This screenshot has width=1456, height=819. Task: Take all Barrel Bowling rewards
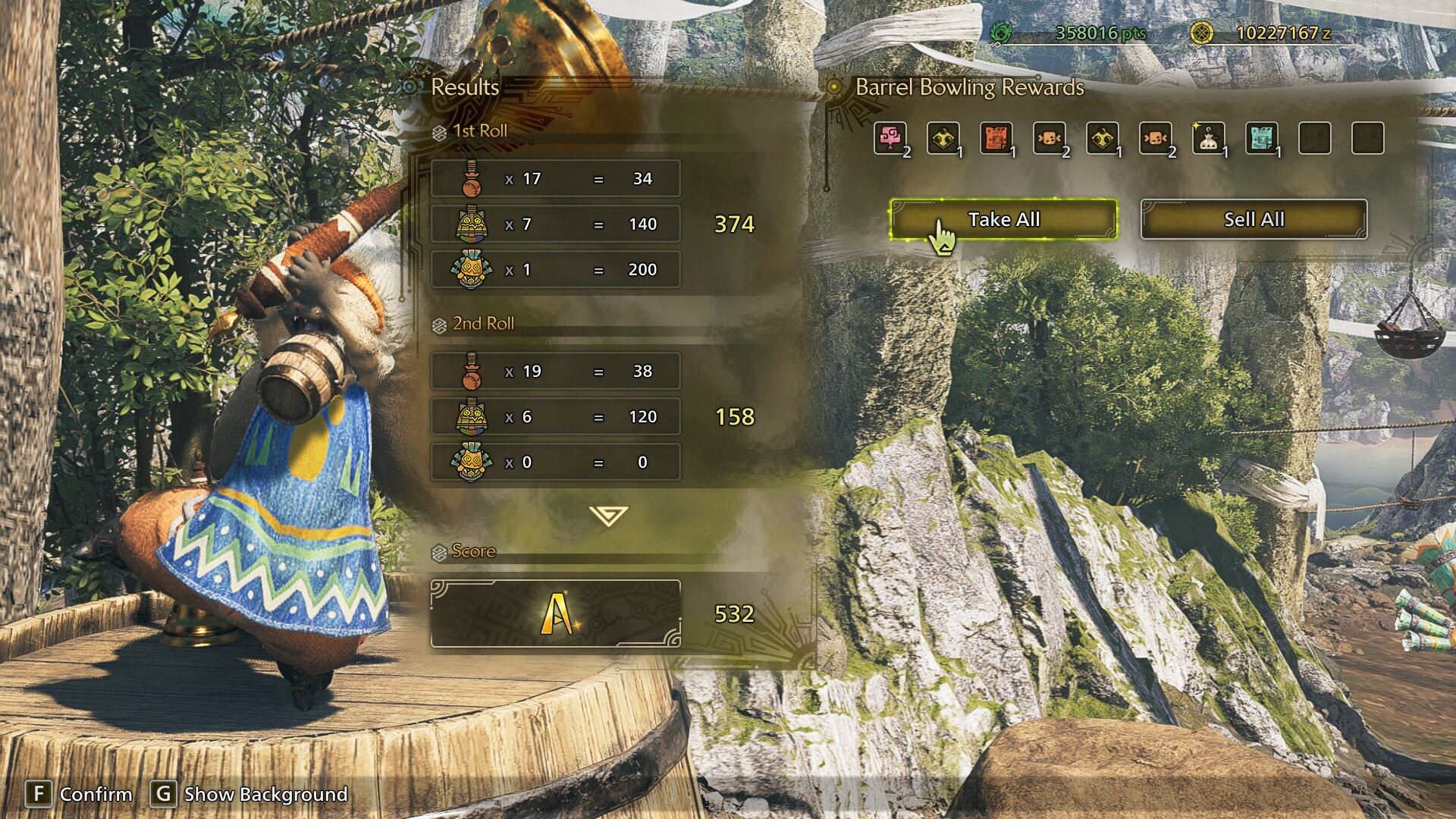coord(1003,220)
